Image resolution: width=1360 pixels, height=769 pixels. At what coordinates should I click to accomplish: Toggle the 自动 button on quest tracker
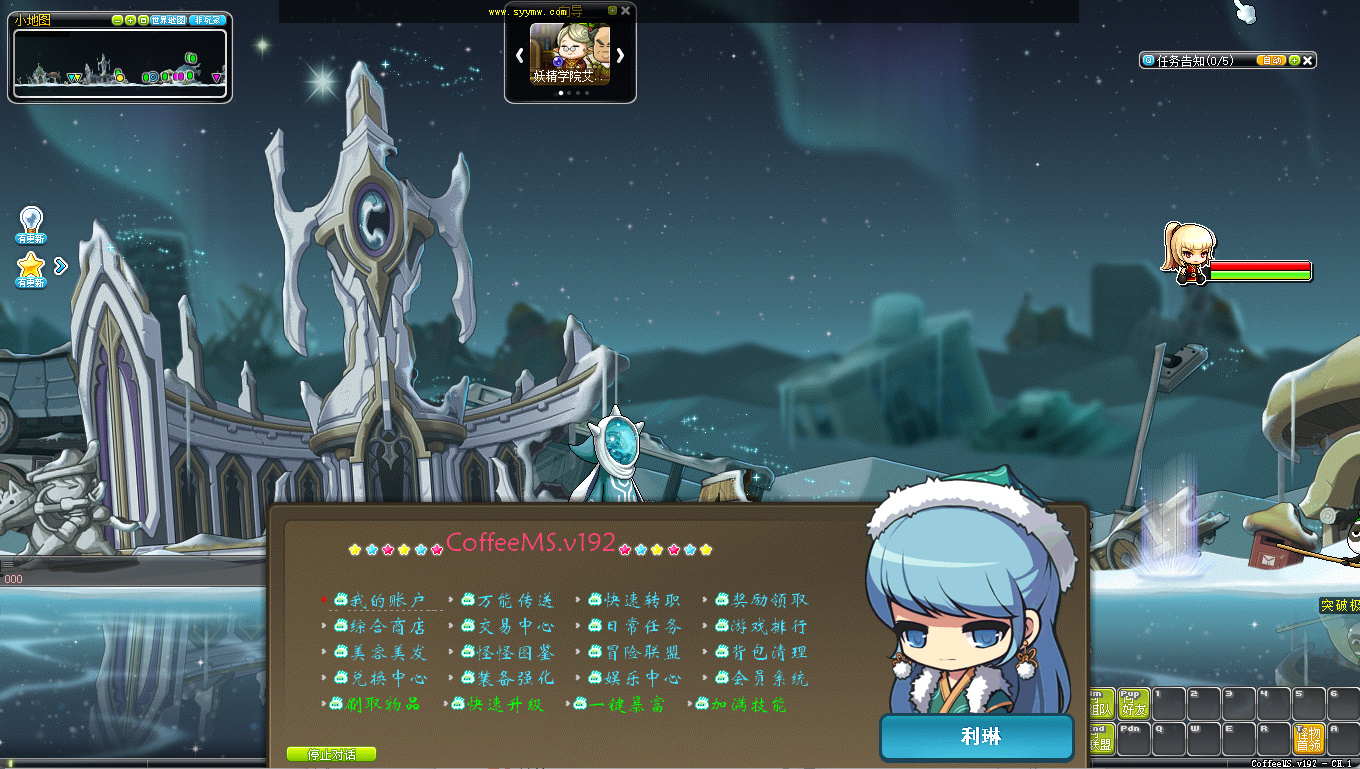[x=1271, y=60]
